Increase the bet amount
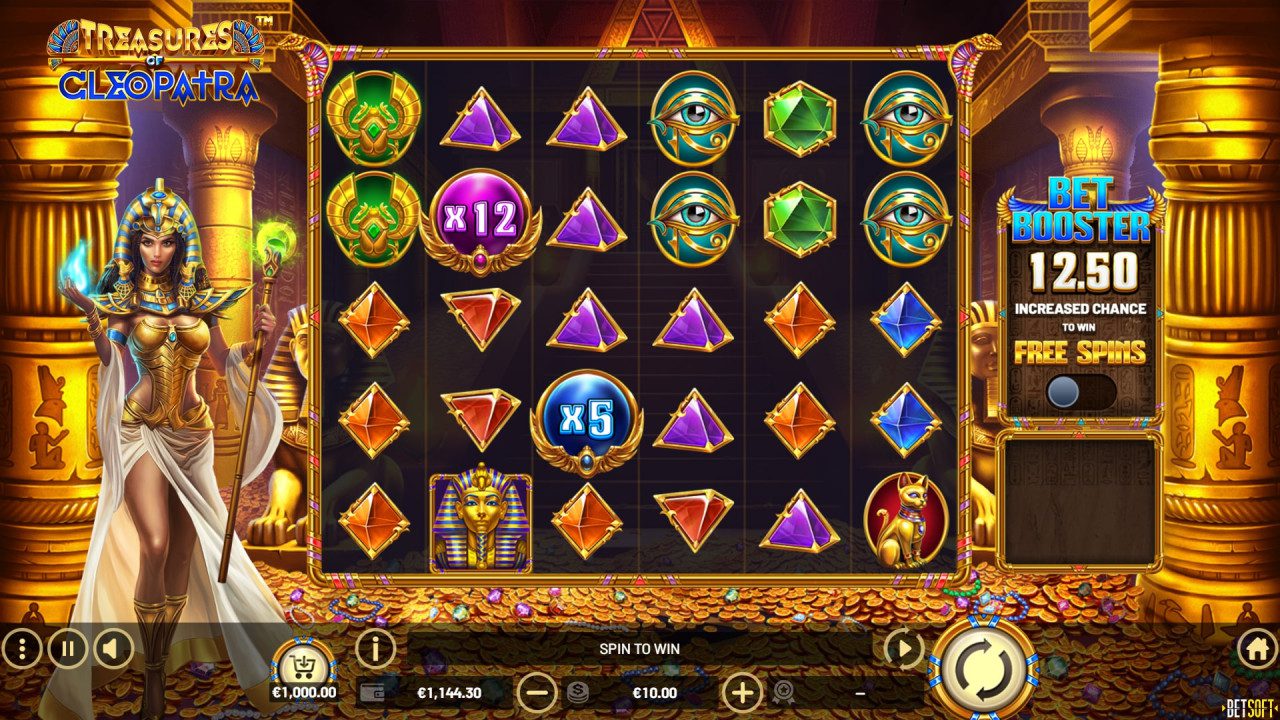The height and width of the screenshot is (720, 1280). pos(740,692)
